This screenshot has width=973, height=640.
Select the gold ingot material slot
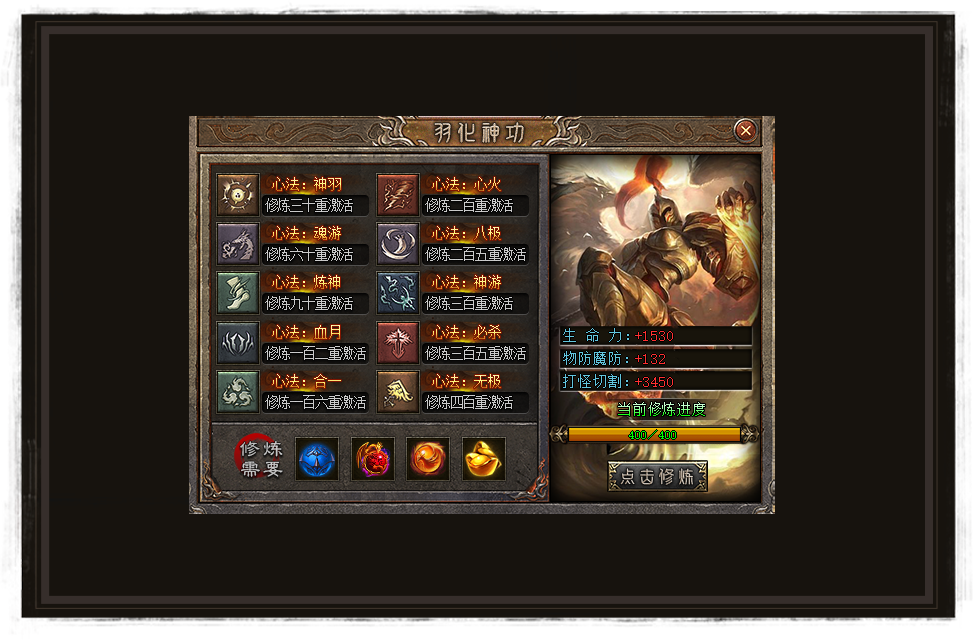pyautogui.click(x=484, y=459)
